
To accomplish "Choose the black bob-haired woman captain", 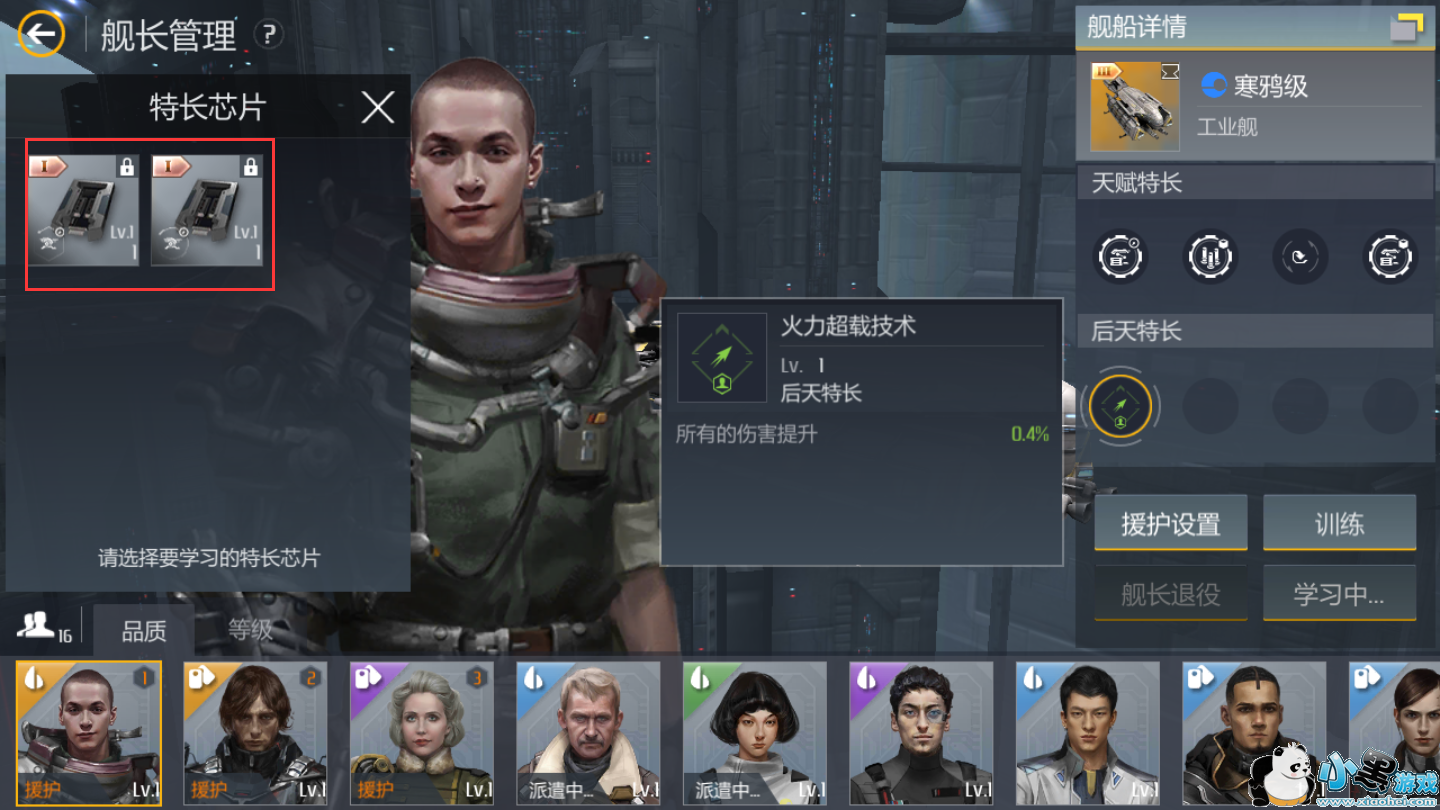I will [755, 733].
